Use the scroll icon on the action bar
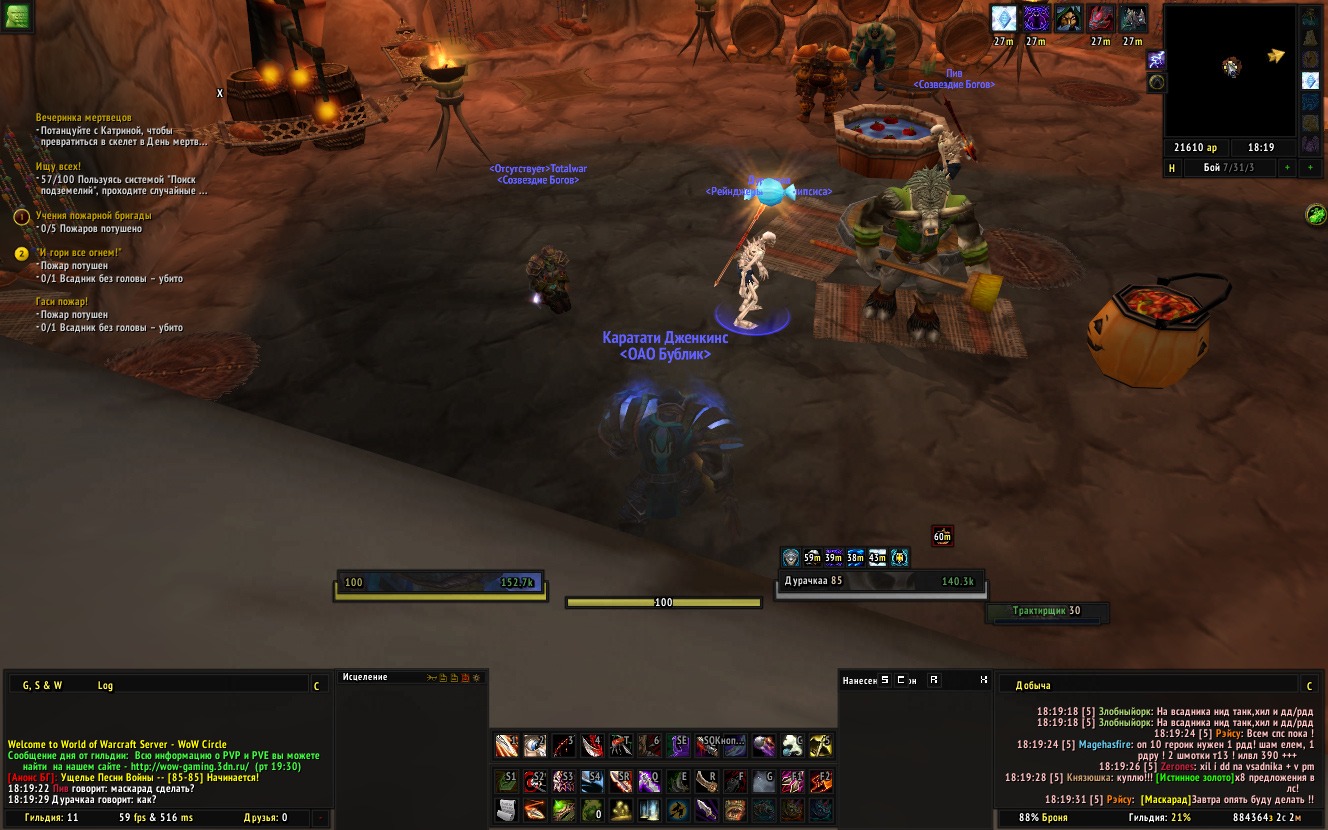Screen dimensions: 1328x830 tap(507, 809)
